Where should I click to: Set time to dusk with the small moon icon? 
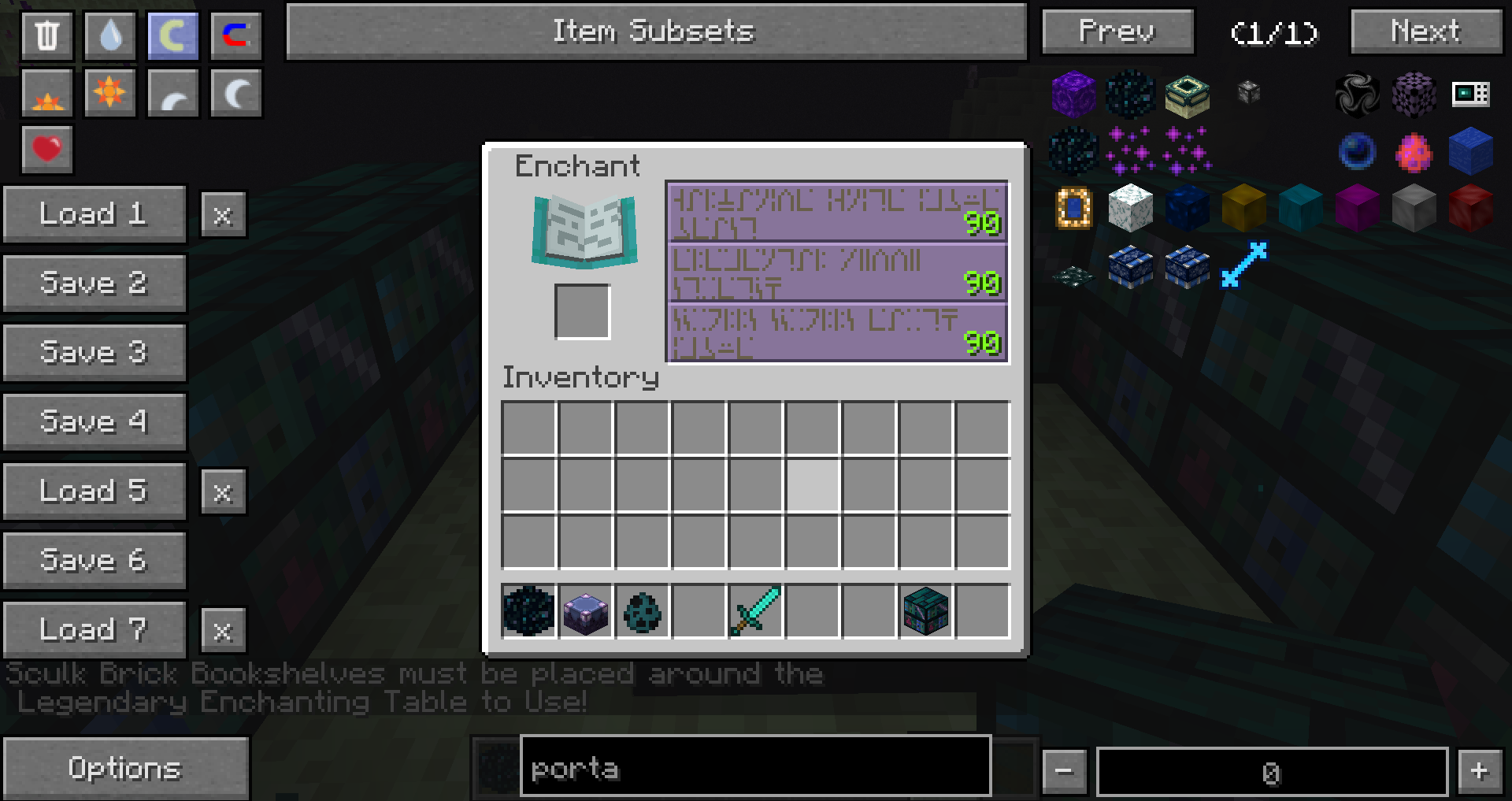pos(172,92)
